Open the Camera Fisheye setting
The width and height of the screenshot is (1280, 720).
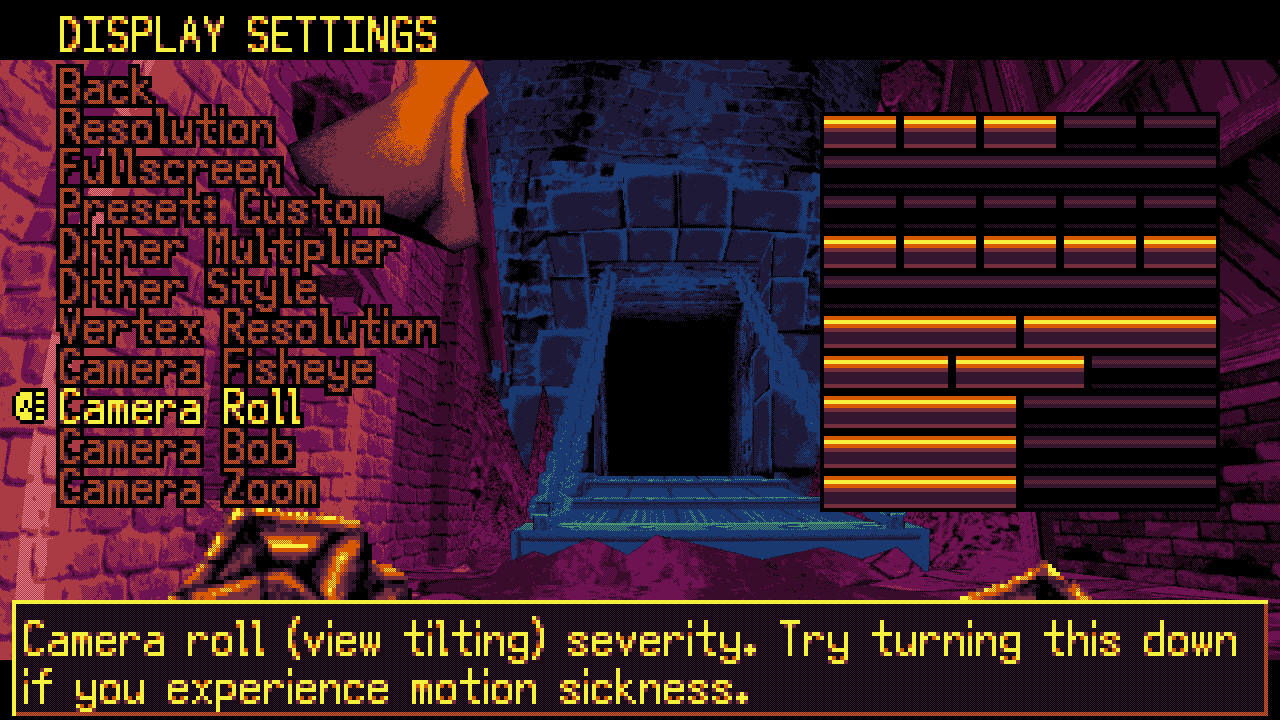(220, 368)
